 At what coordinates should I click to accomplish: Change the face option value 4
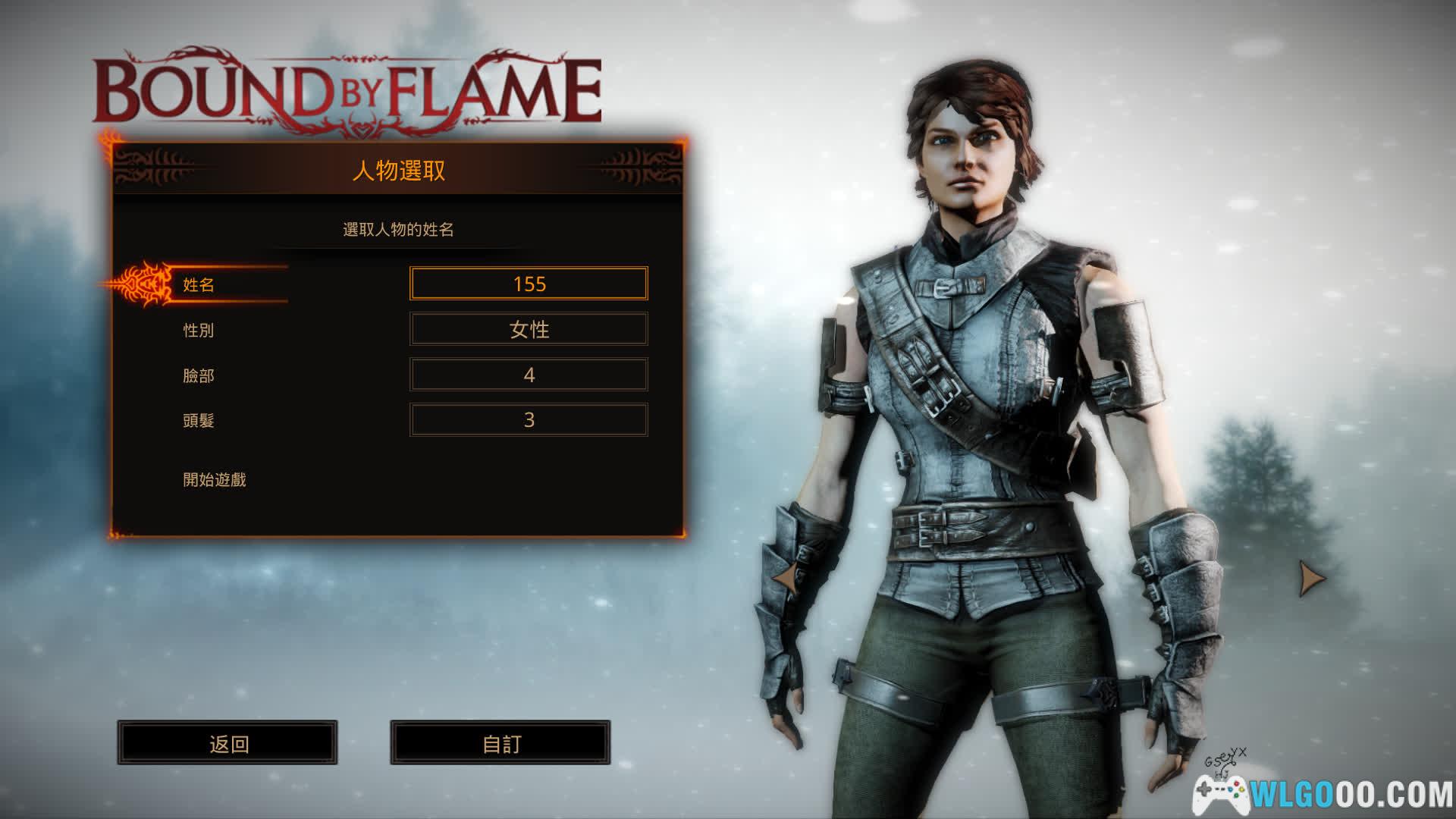point(529,375)
